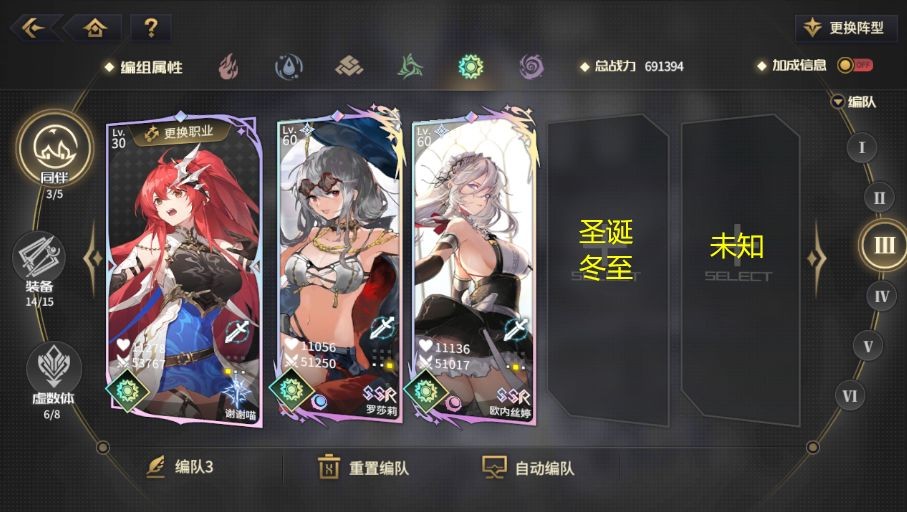Open the 更换阵型 formation menu
This screenshot has width=907, height=512.
click(x=846, y=28)
